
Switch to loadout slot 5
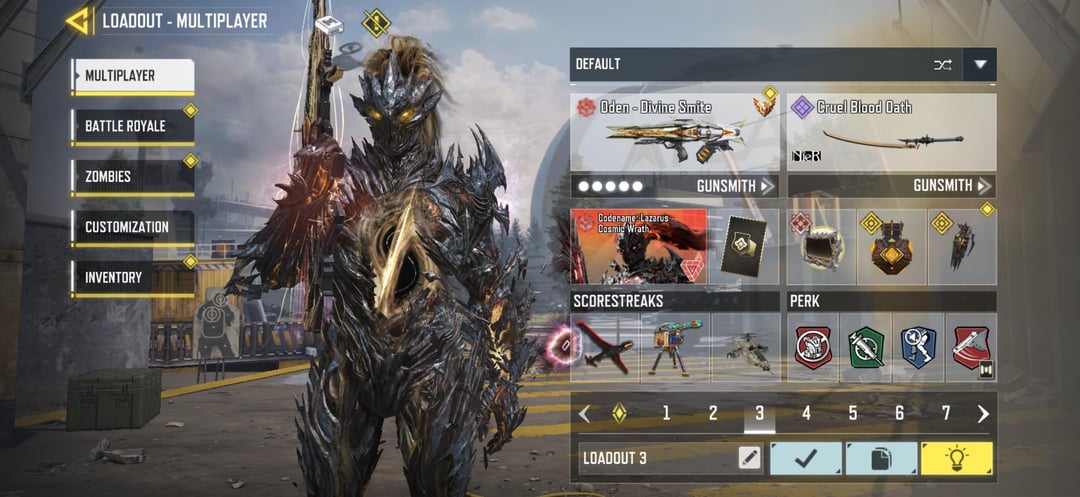pyautogui.click(x=853, y=413)
